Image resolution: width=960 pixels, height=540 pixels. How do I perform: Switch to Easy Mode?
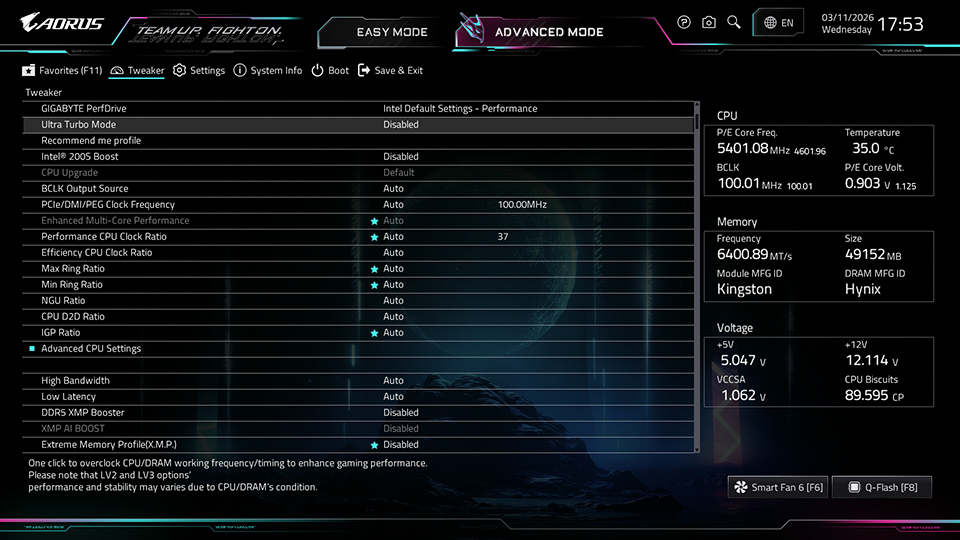(x=391, y=32)
